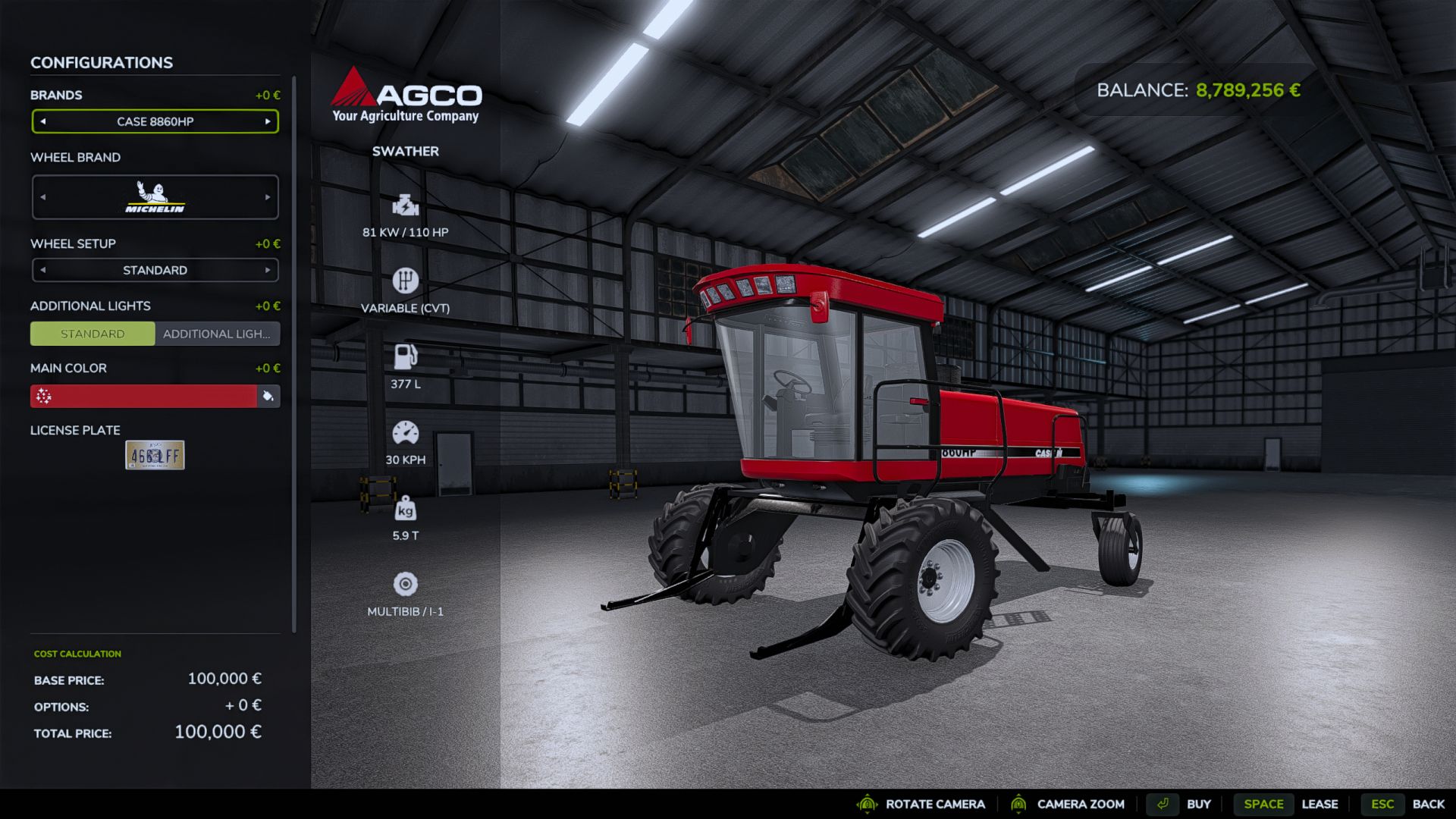Image resolution: width=1456 pixels, height=819 pixels.
Task: Click the Swather category label
Action: (x=405, y=151)
